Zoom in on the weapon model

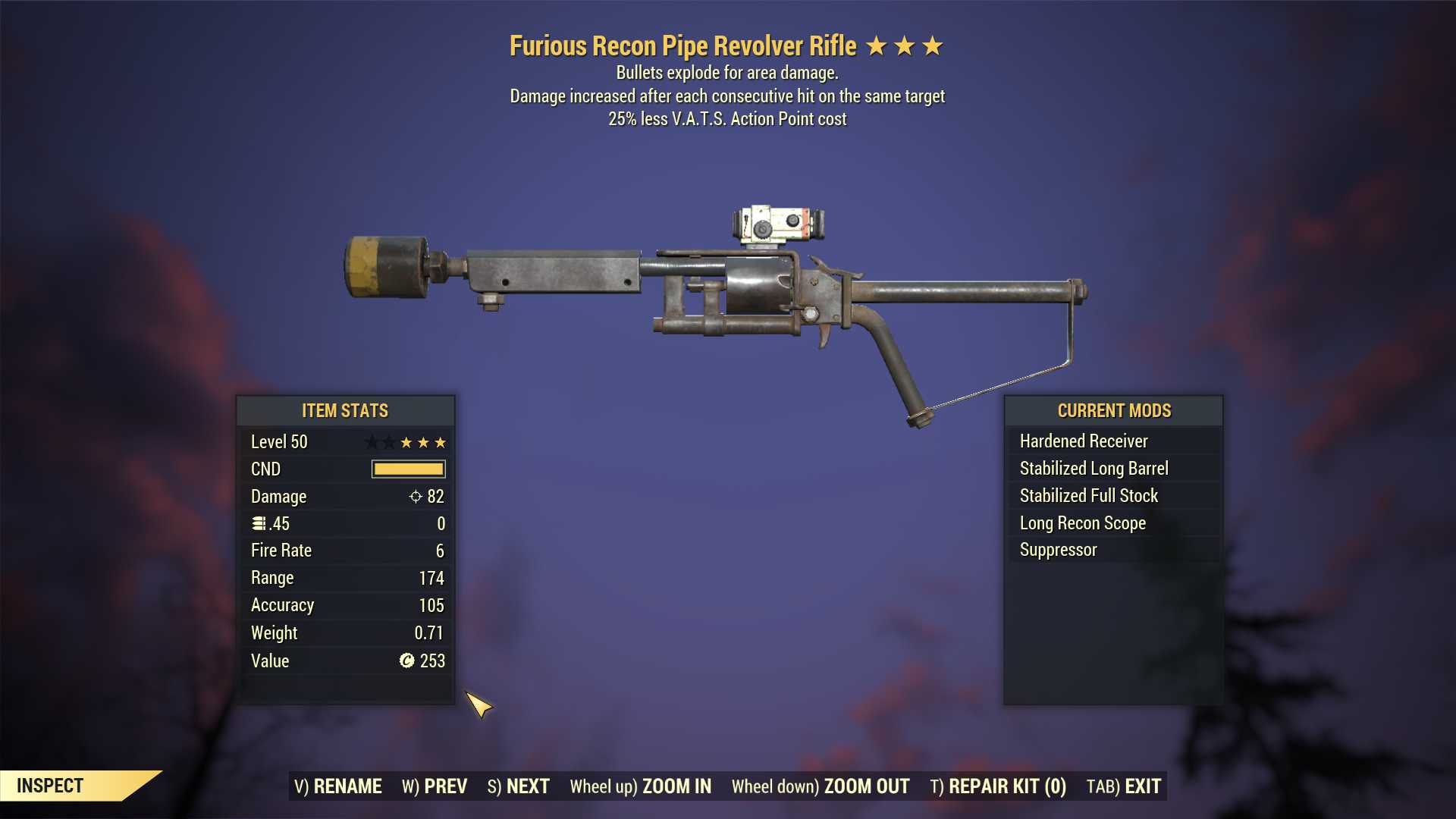coord(641,786)
